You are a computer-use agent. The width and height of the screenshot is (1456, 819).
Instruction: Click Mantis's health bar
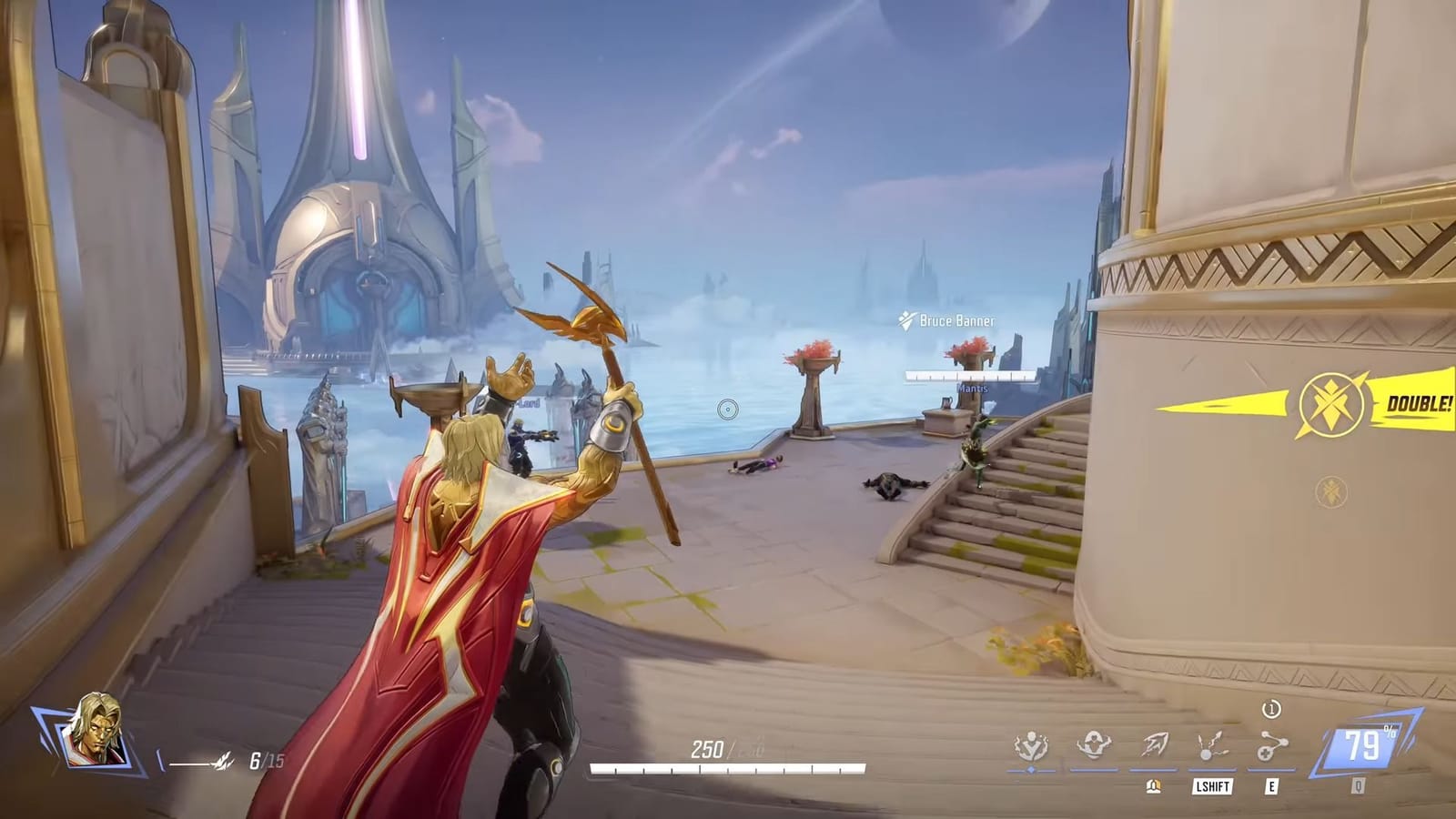970,376
